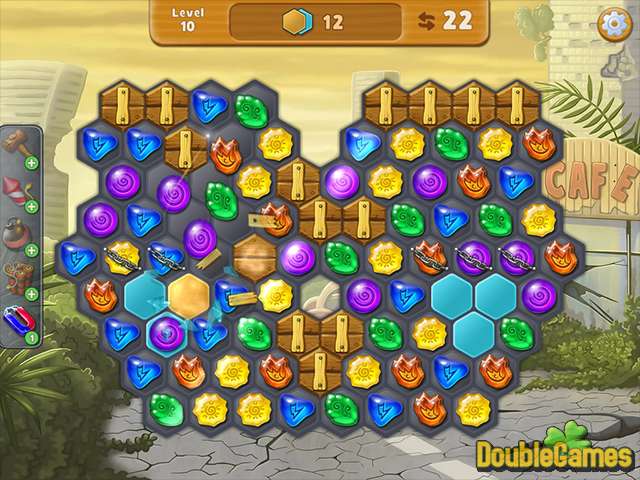Get more dynamite with its plus badge
640x480 pixels.
[x=31, y=294]
